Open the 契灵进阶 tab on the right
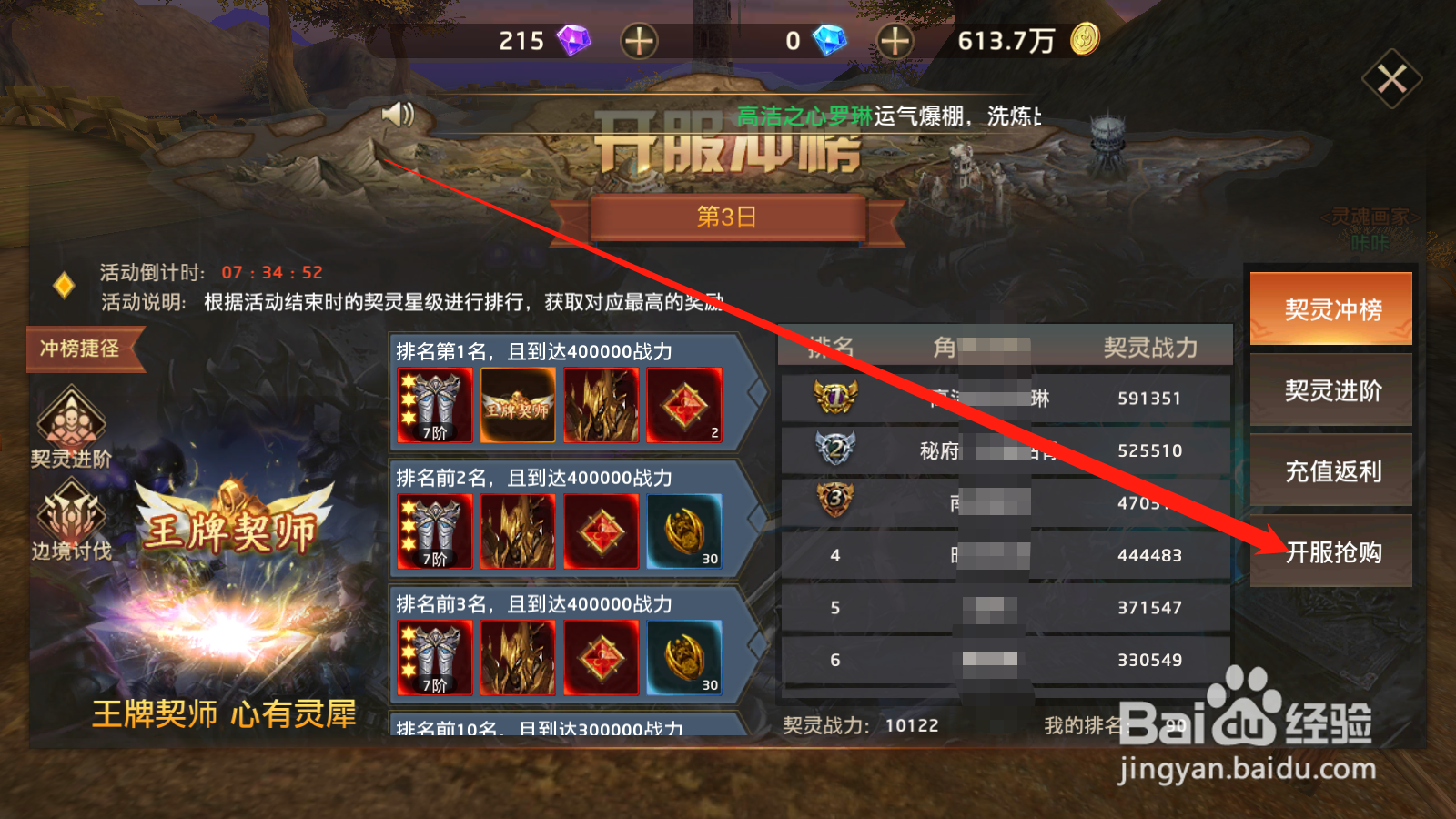 point(1331,391)
